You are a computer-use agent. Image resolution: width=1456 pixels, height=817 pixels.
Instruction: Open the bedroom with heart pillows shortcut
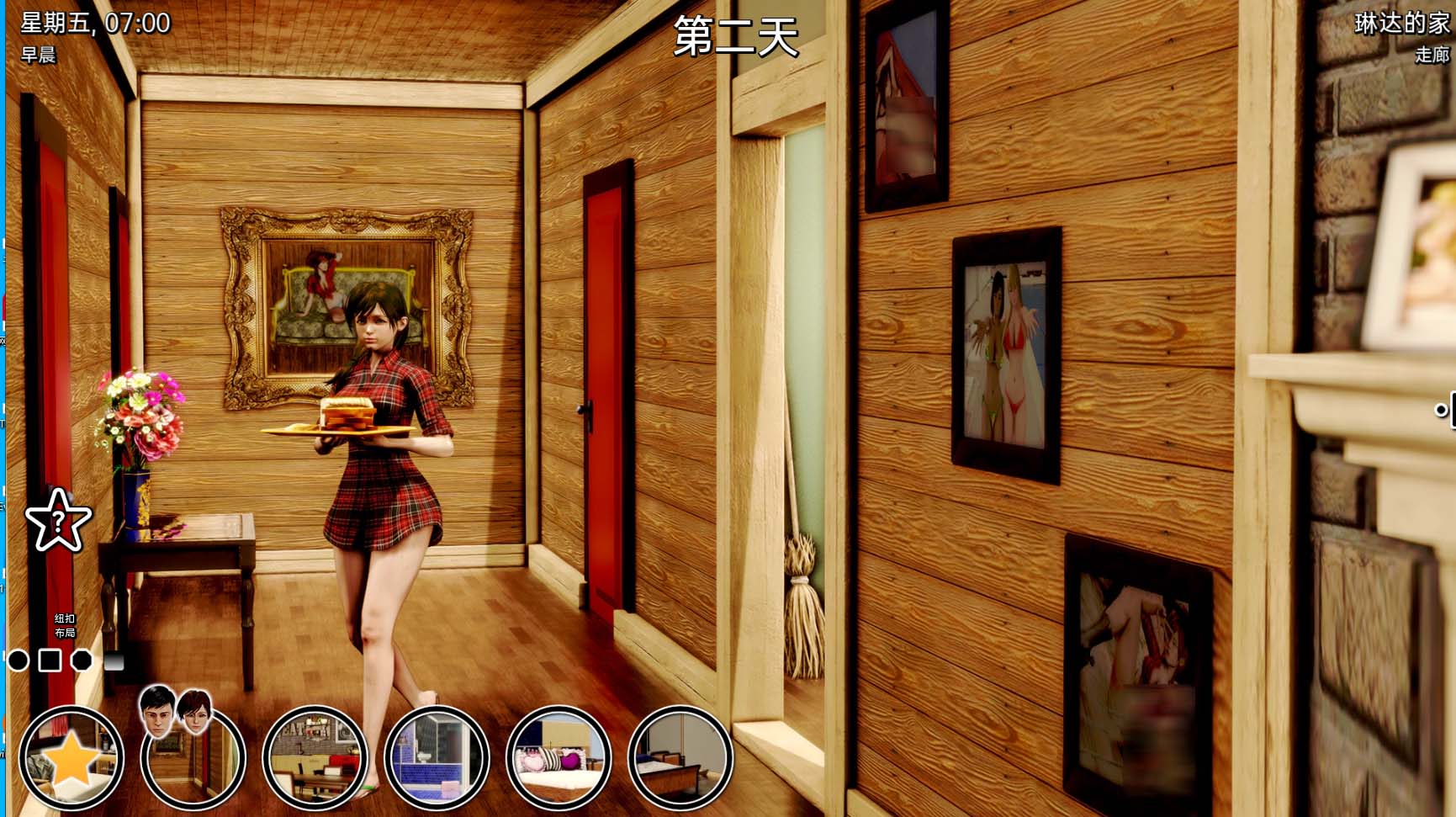[557, 759]
